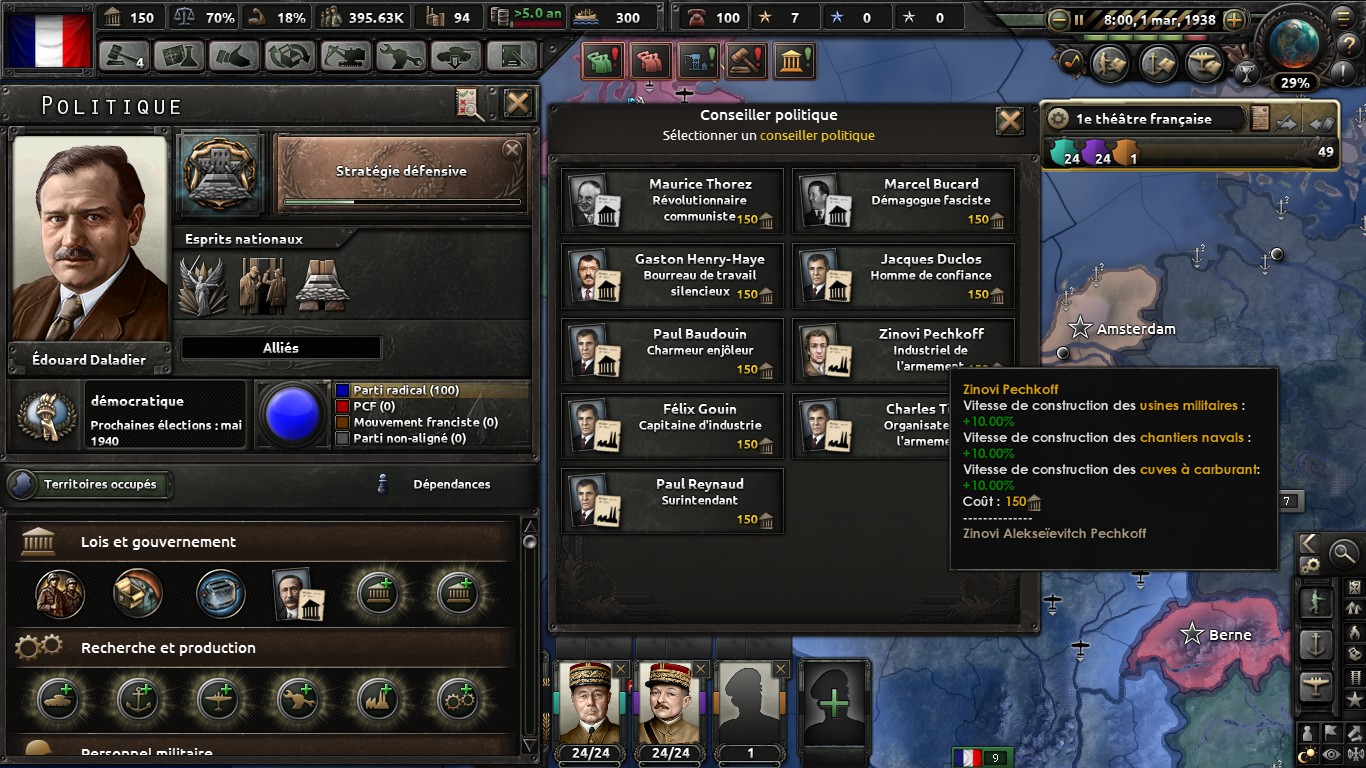Choose Paul Baudouin, Charmeur enjôleur

coord(672,351)
